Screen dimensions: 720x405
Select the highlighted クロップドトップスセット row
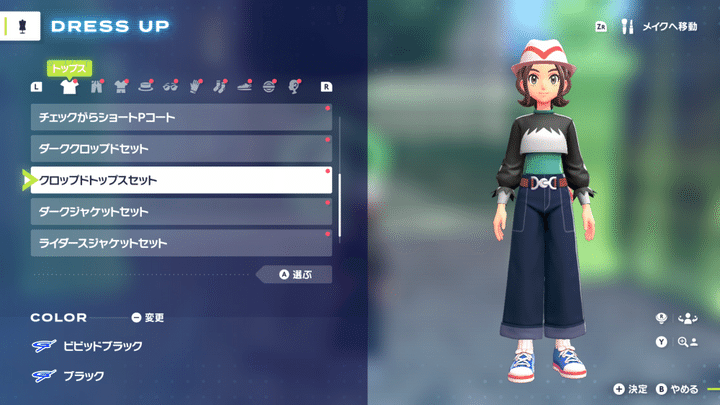(180, 180)
